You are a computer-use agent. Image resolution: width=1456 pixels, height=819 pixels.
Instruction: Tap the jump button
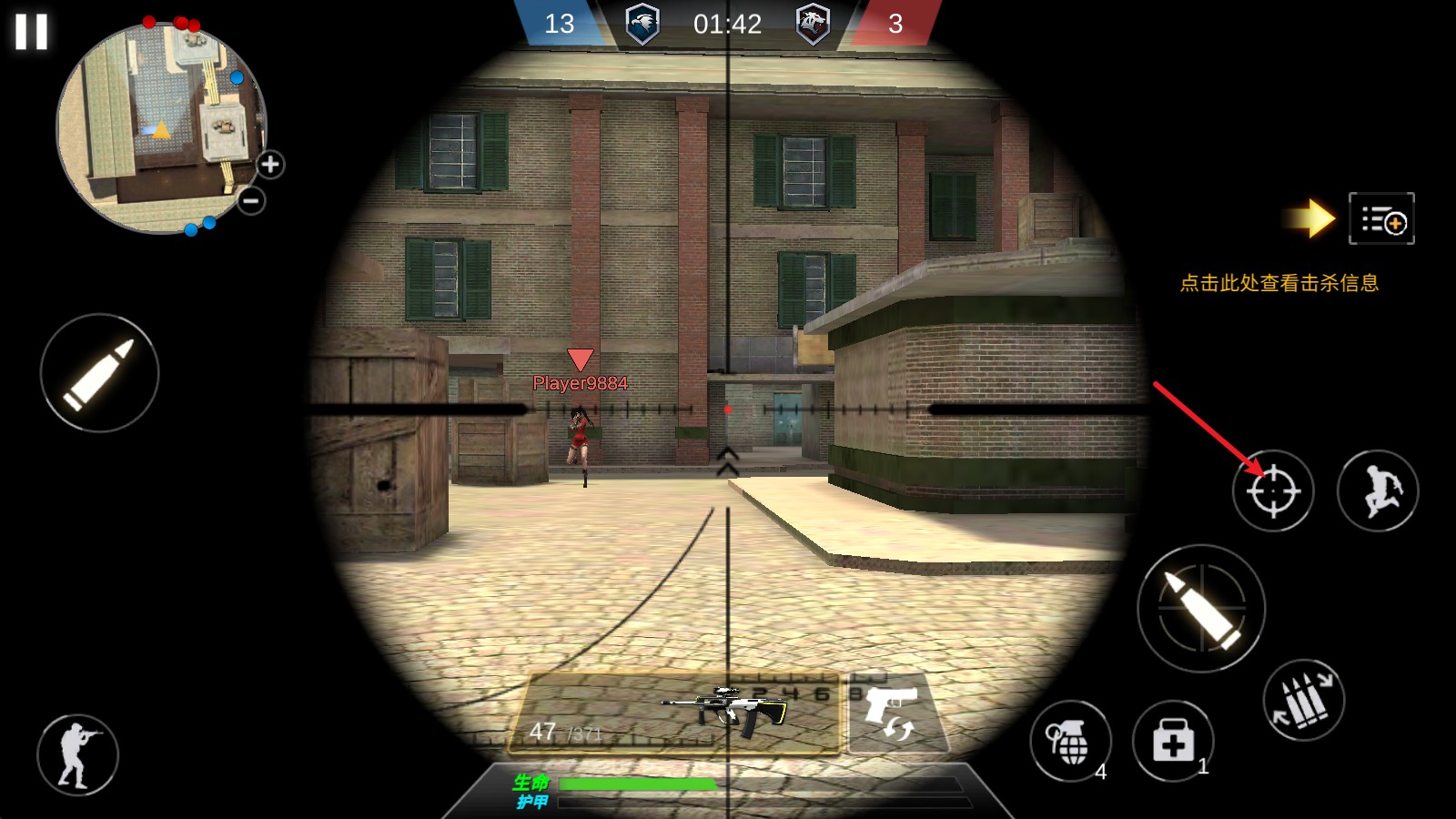pyautogui.click(x=1377, y=491)
